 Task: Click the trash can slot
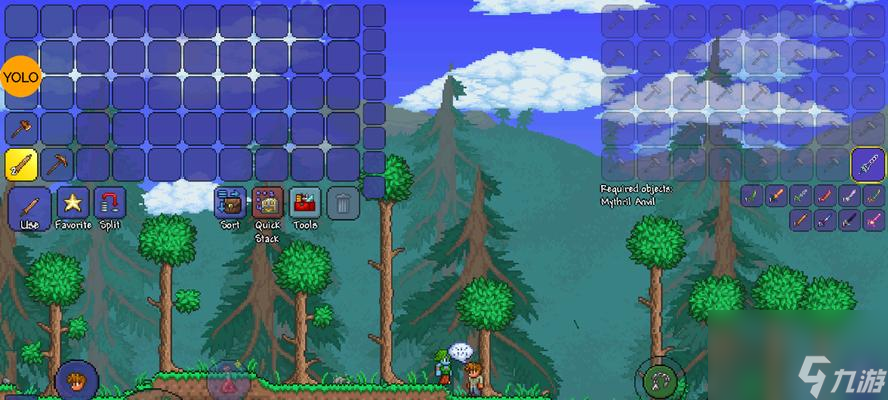tap(342, 203)
